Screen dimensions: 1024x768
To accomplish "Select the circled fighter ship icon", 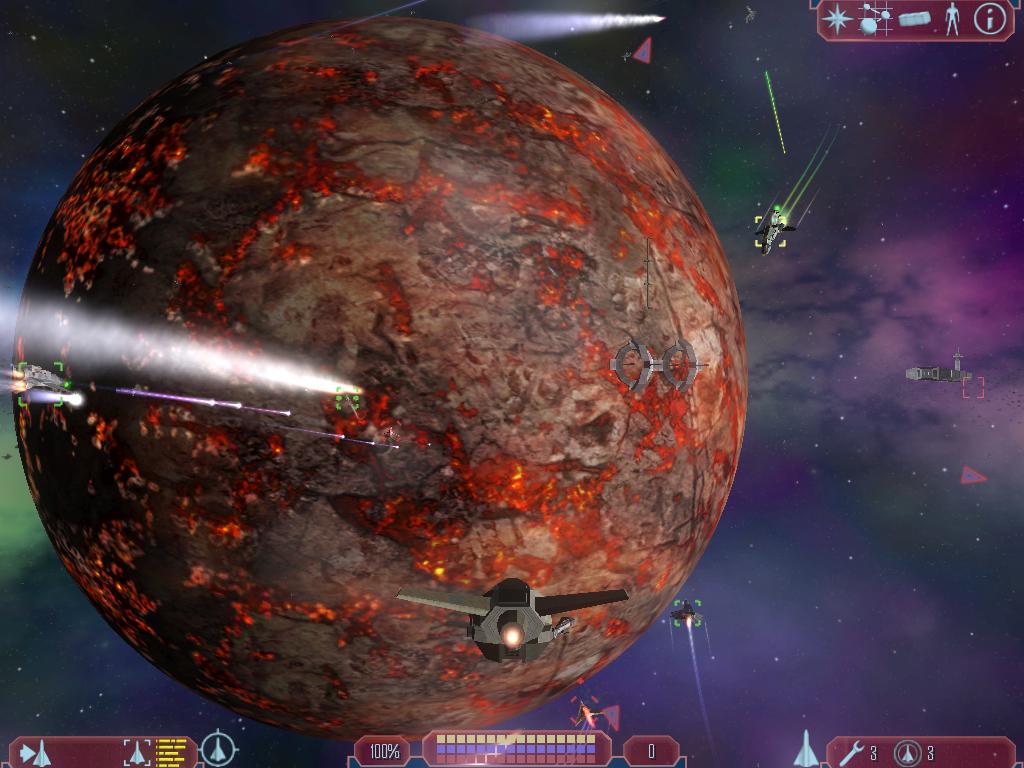I will tap(908, 752).
